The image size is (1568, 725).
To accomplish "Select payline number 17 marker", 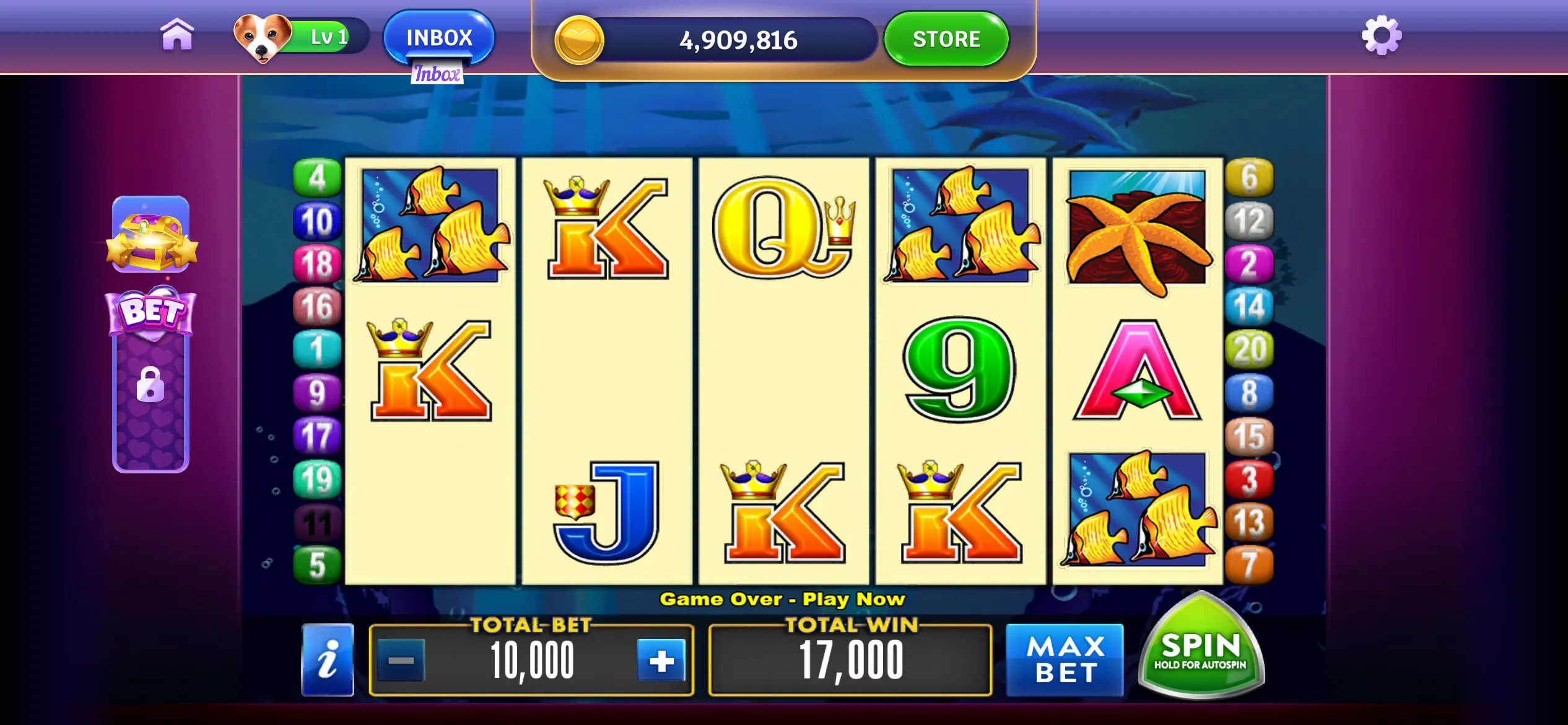I will coord(317,436).
